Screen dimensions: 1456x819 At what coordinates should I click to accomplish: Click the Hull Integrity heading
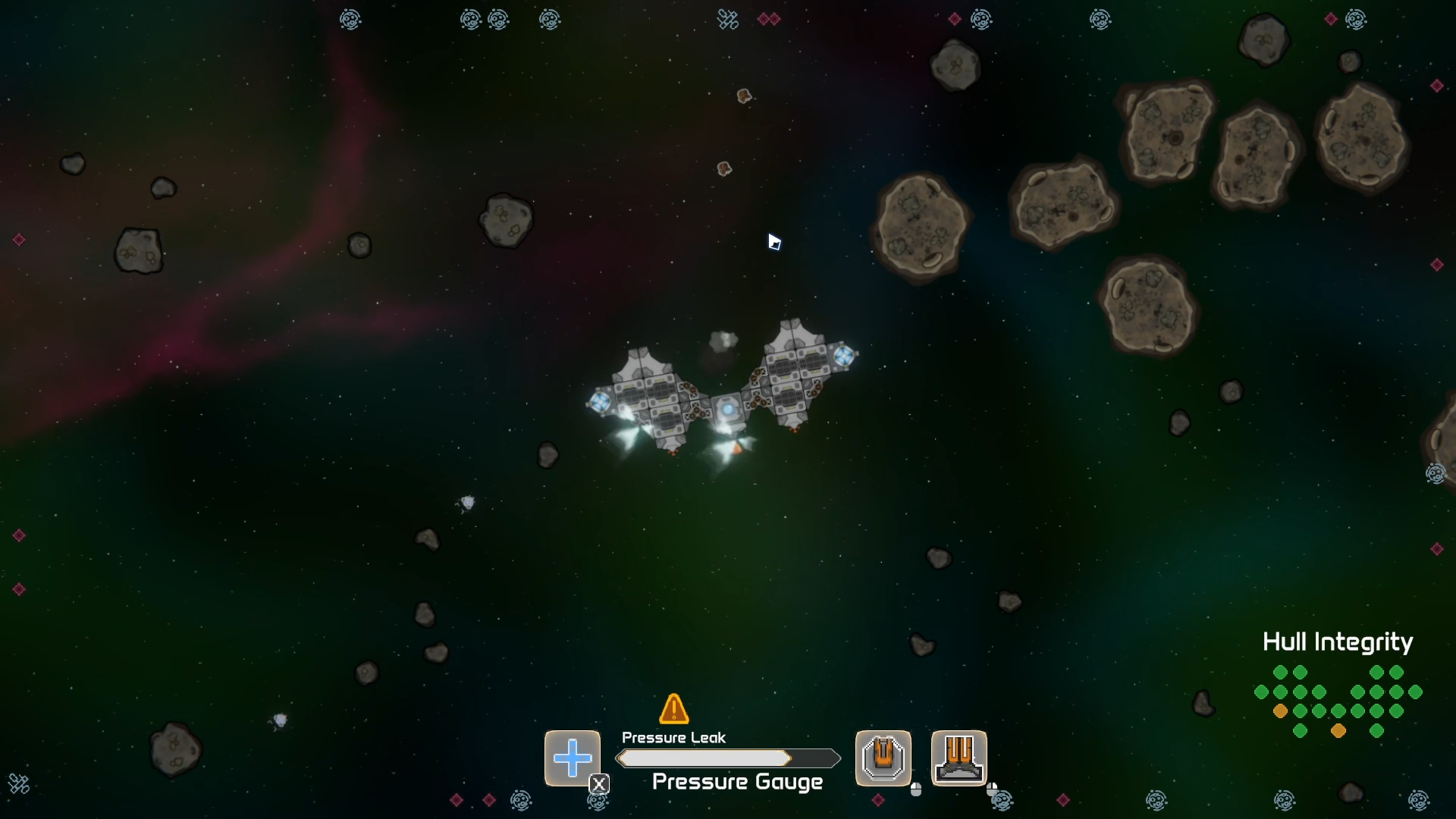[1337, 642]
